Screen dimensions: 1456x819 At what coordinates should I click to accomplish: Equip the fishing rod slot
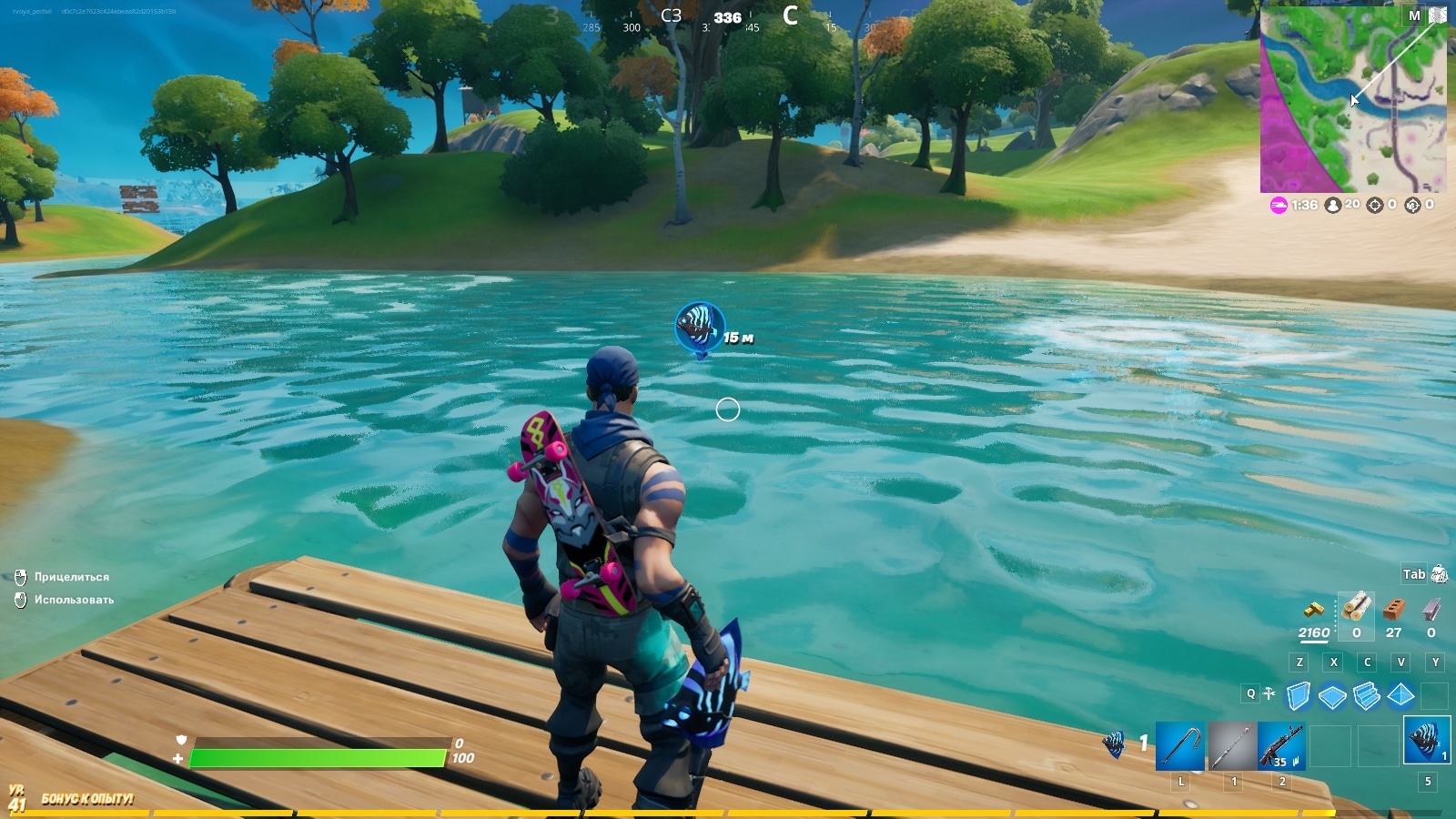click(1232, 746)
